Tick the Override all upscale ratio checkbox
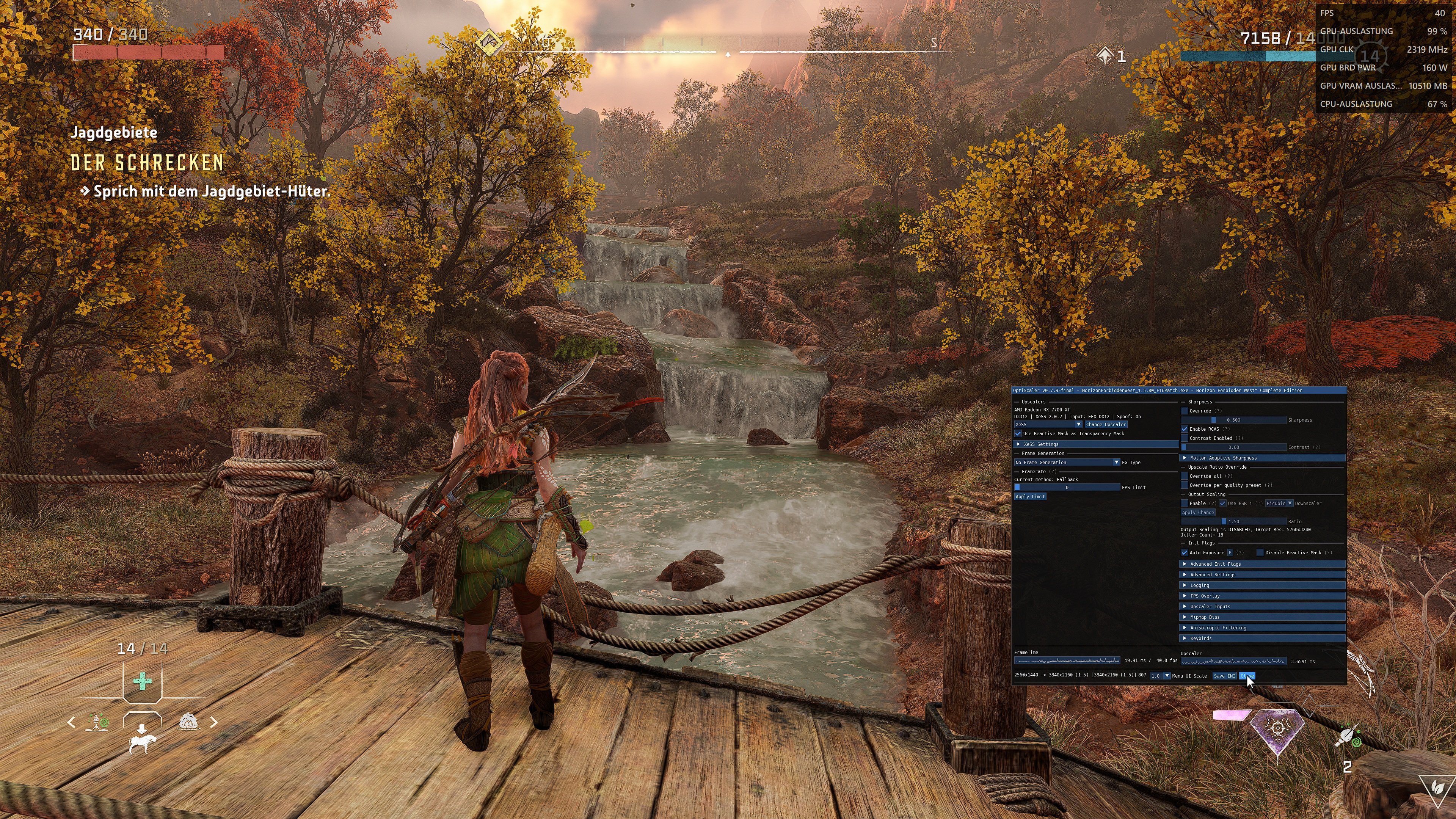 [x=1185, y=476]
